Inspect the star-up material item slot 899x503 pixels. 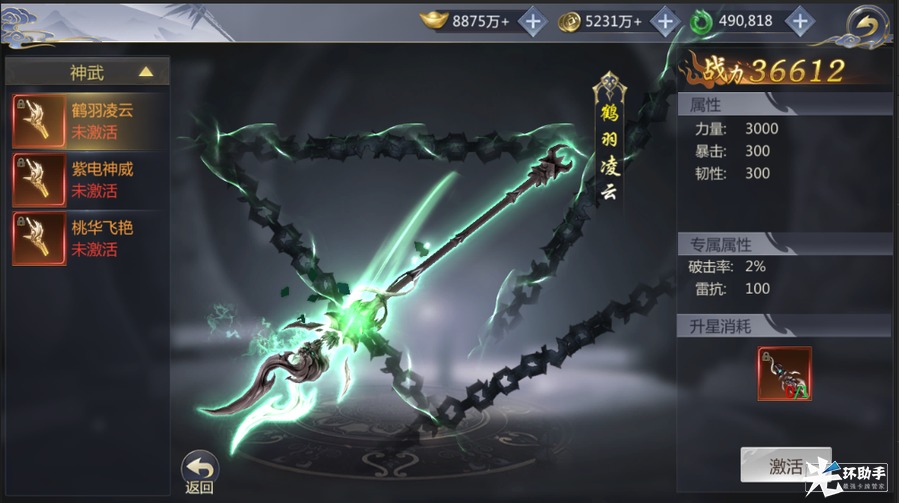tap(784, 374)
